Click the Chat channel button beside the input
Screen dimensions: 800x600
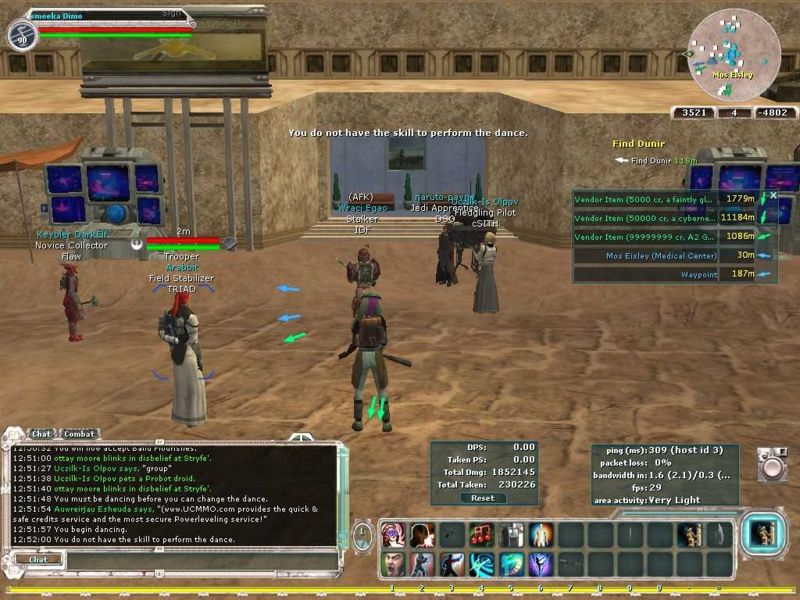[x=38, y=559]
